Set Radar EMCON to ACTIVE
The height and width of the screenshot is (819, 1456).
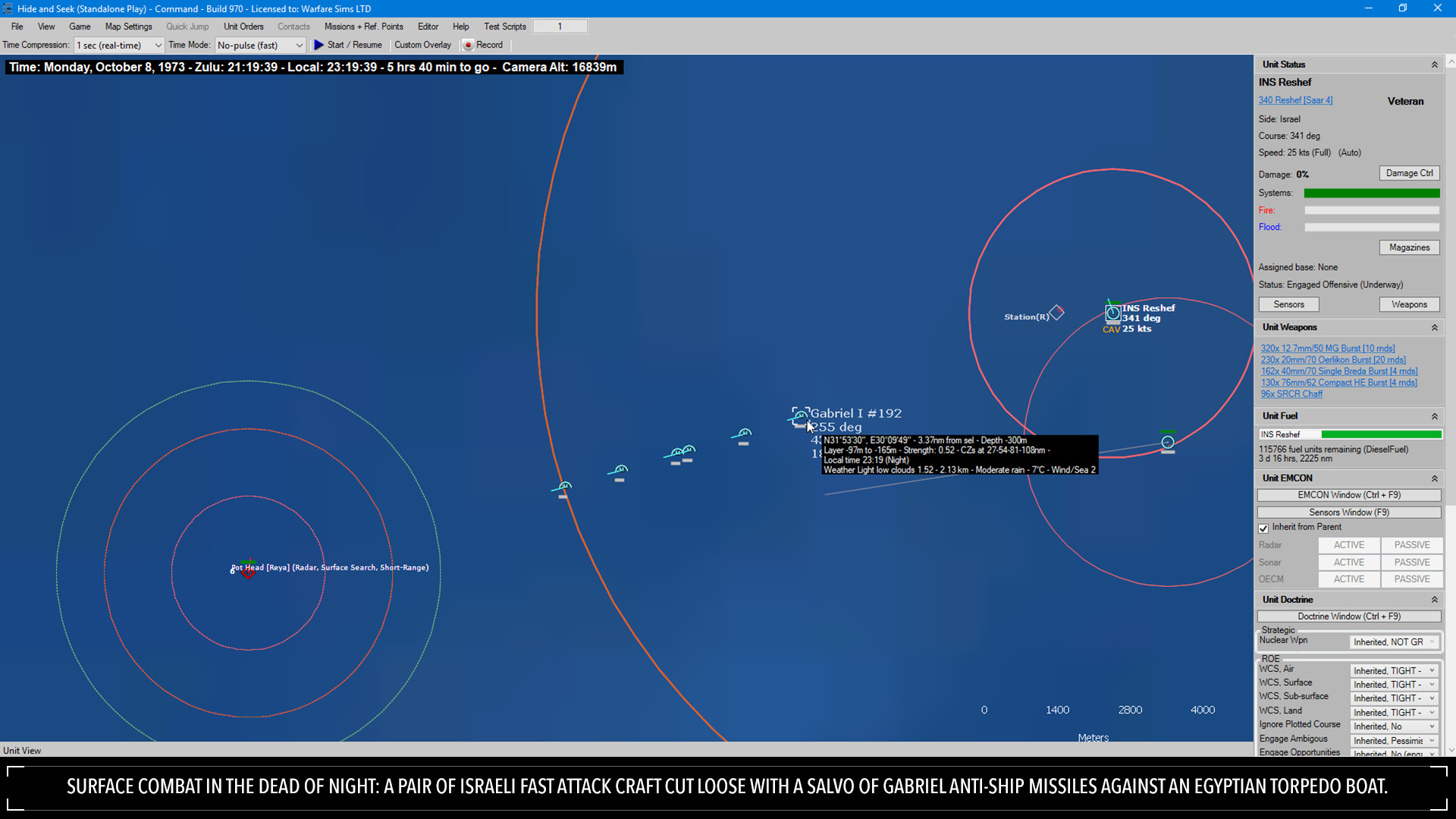1349,544
